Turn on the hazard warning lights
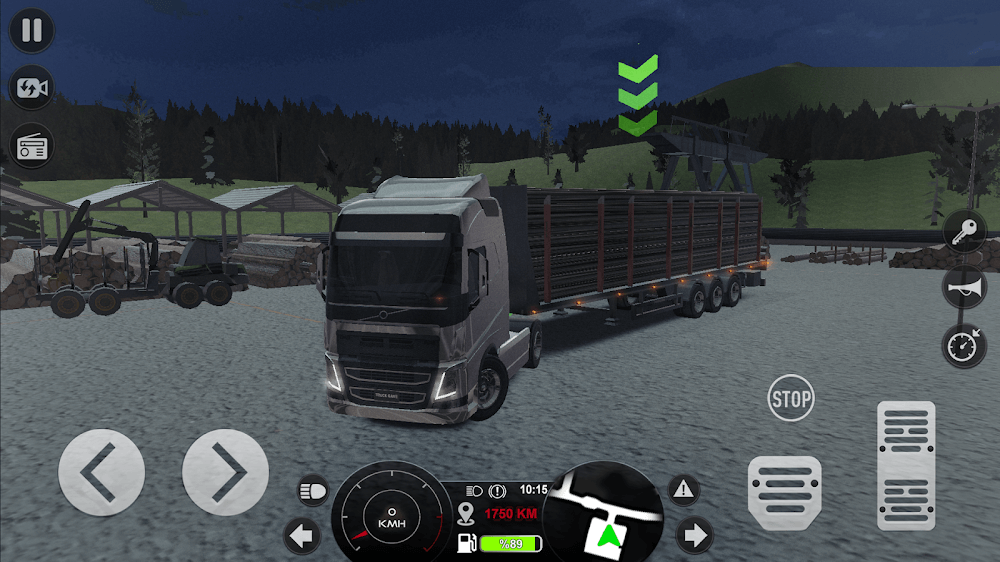 click(684, 490)
